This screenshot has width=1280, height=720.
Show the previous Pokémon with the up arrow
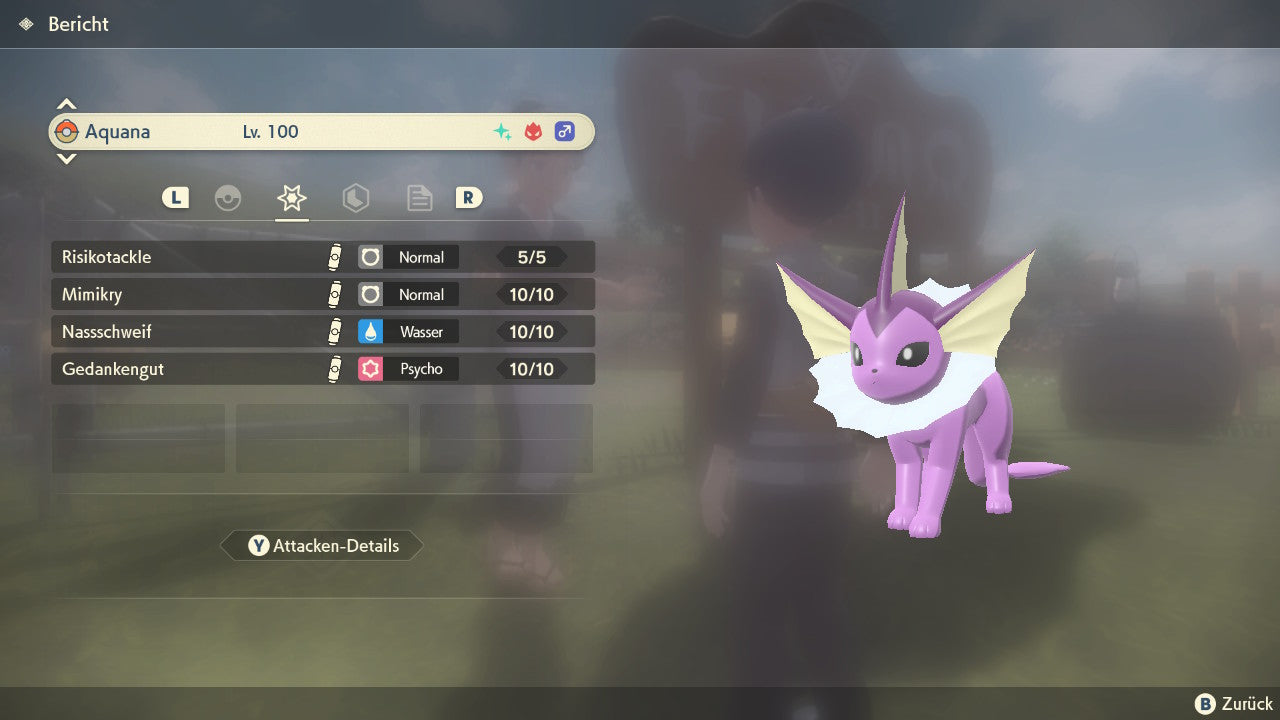click(x=66, y=104)
